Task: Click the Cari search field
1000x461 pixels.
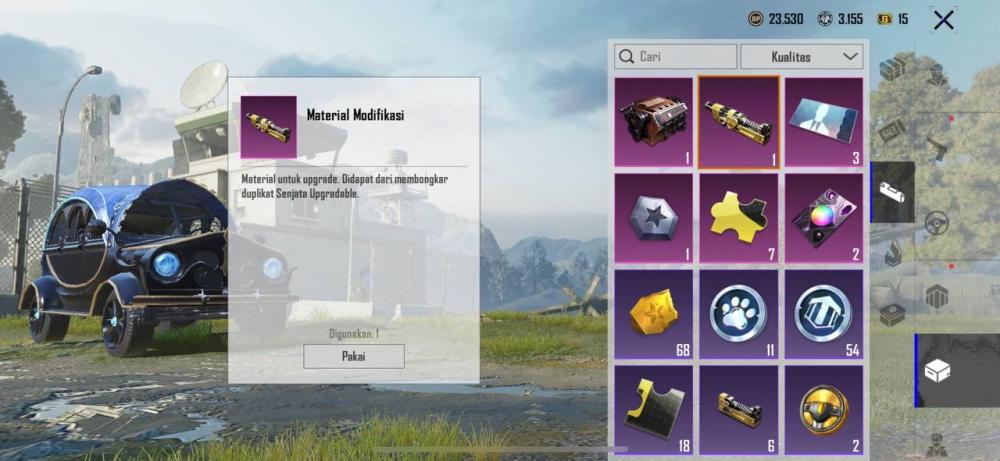Action: point(676,56)
